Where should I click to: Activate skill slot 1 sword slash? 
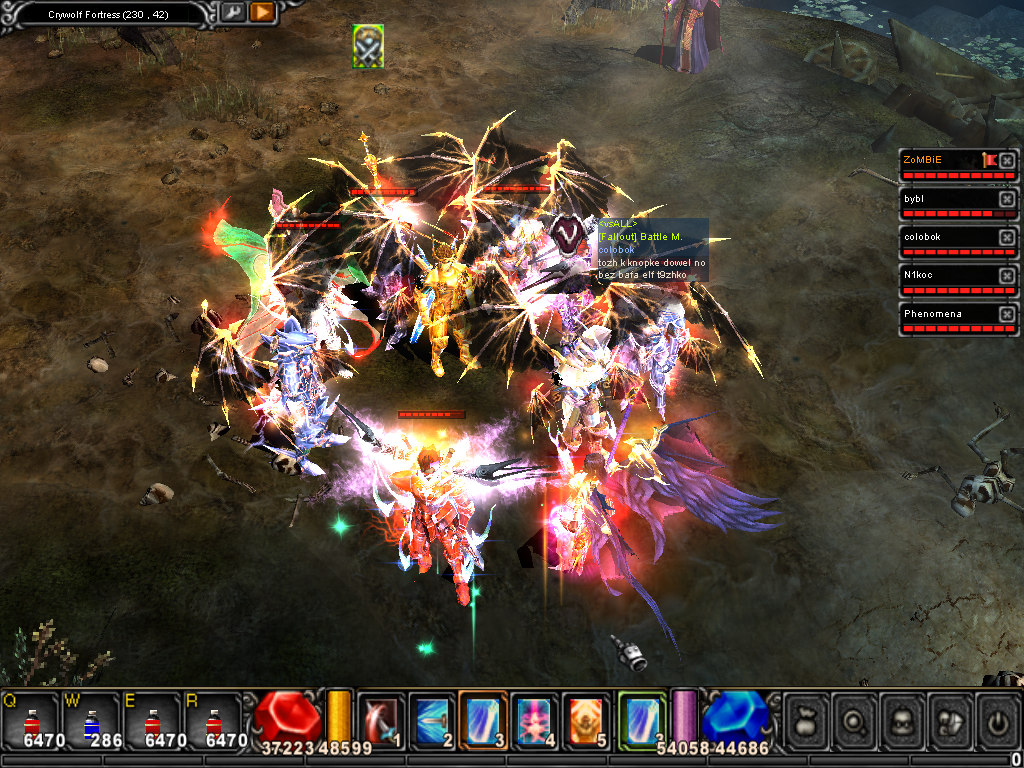pos(380,718)
